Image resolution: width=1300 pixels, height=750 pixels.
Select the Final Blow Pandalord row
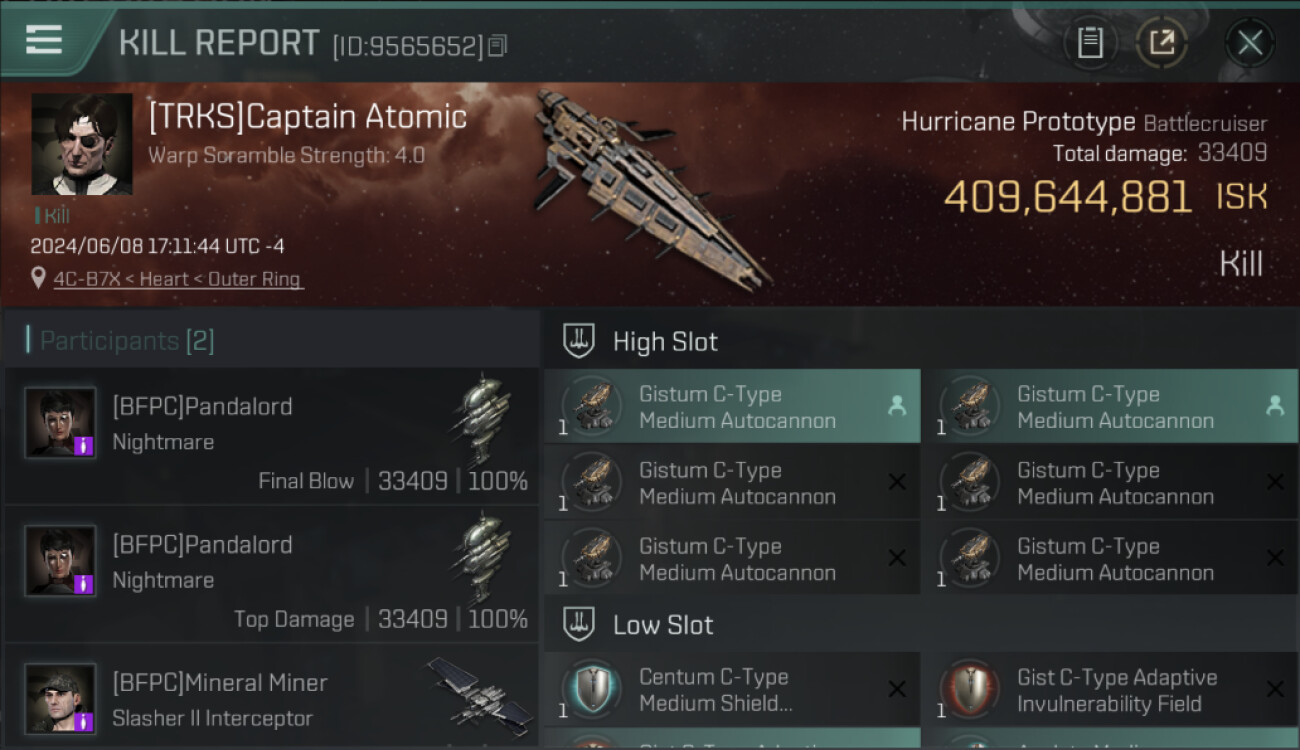[271, 437]
